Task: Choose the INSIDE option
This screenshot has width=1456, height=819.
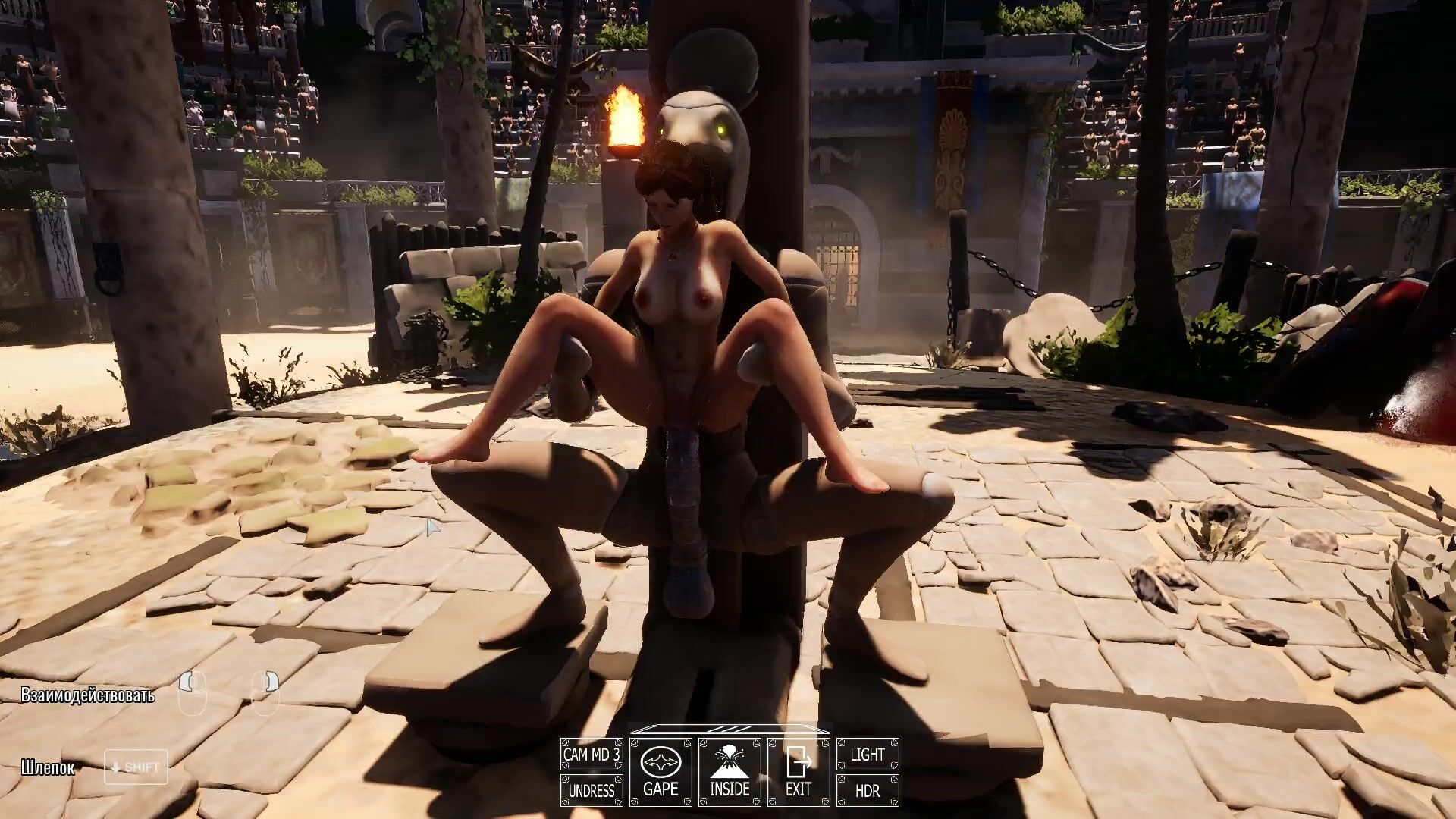Action: (x=730, y=772)
